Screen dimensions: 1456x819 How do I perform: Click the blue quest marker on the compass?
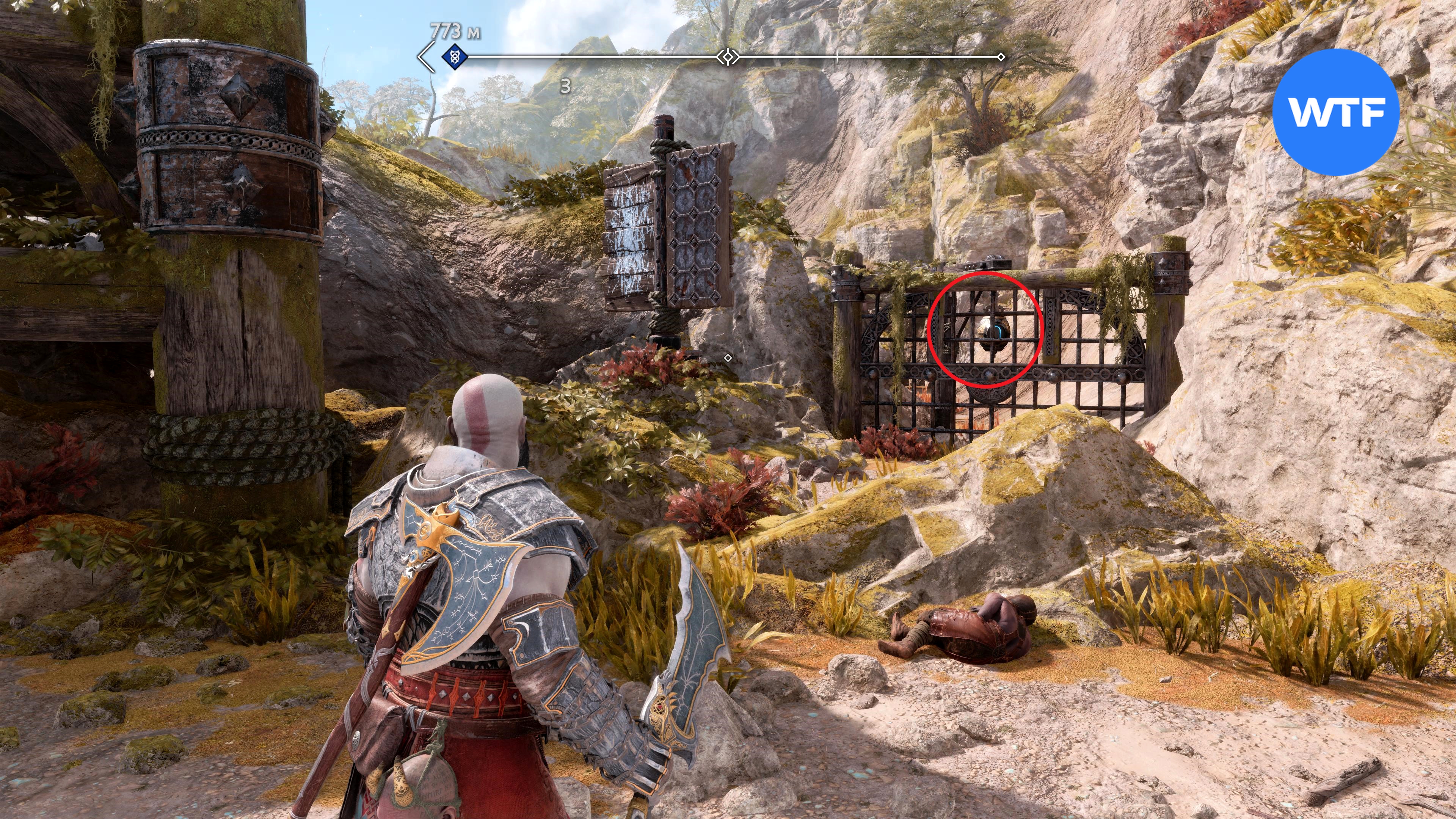454,56
